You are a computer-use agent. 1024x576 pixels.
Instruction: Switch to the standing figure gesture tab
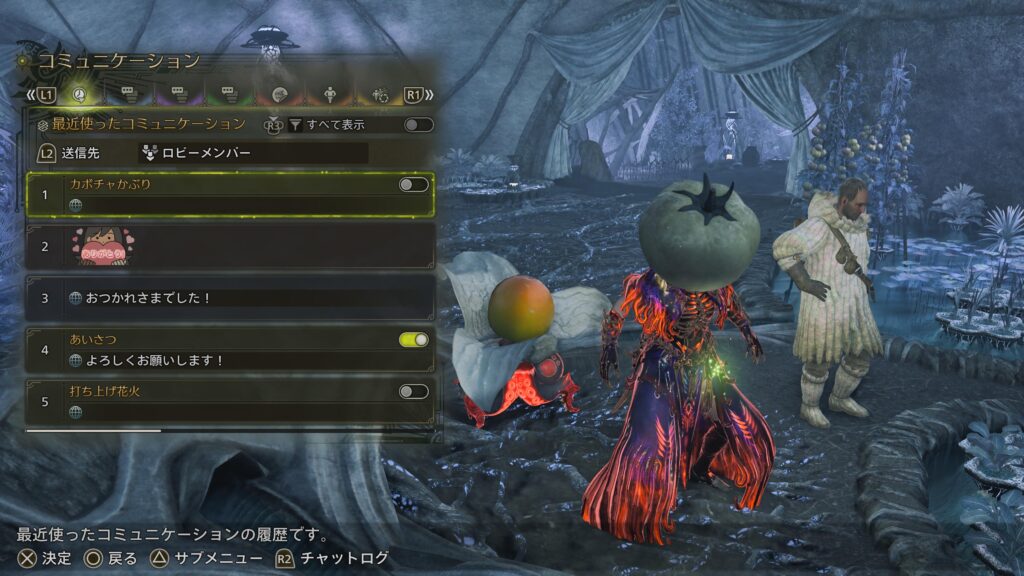(x=331, y=94)
